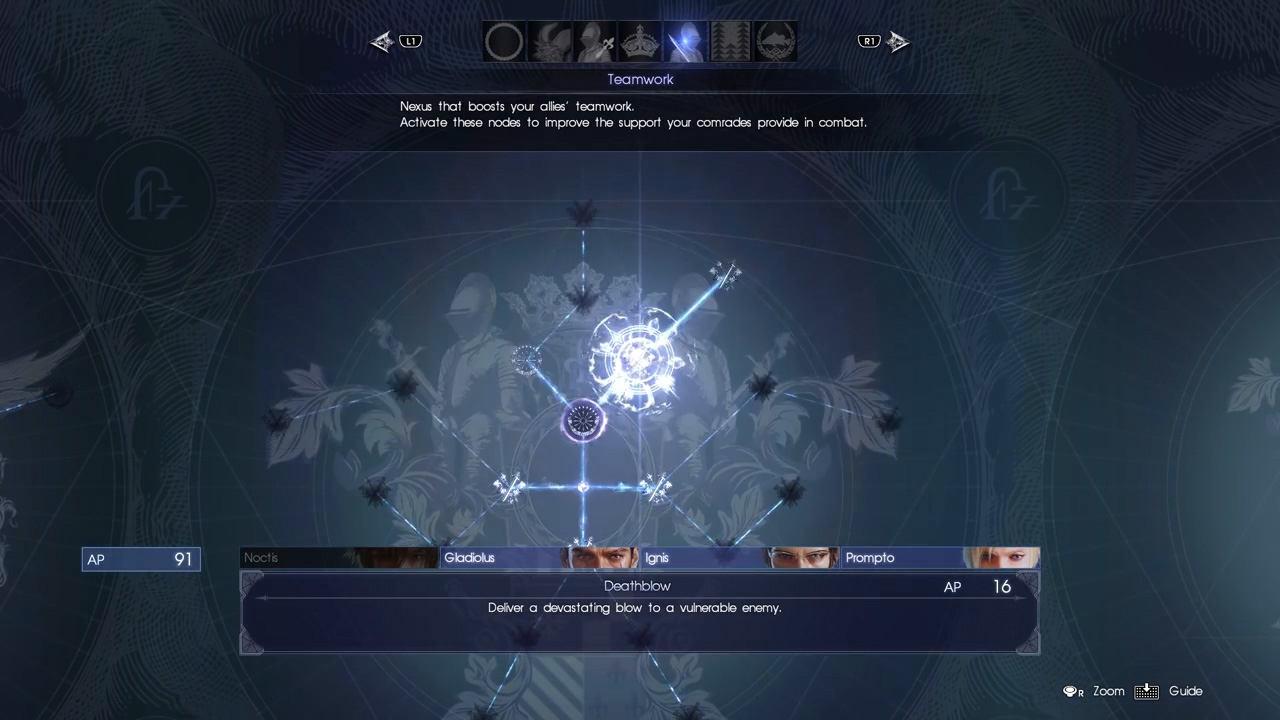
Task: Select the highlighted Teamwork knight tab
Action: [685, 42]
